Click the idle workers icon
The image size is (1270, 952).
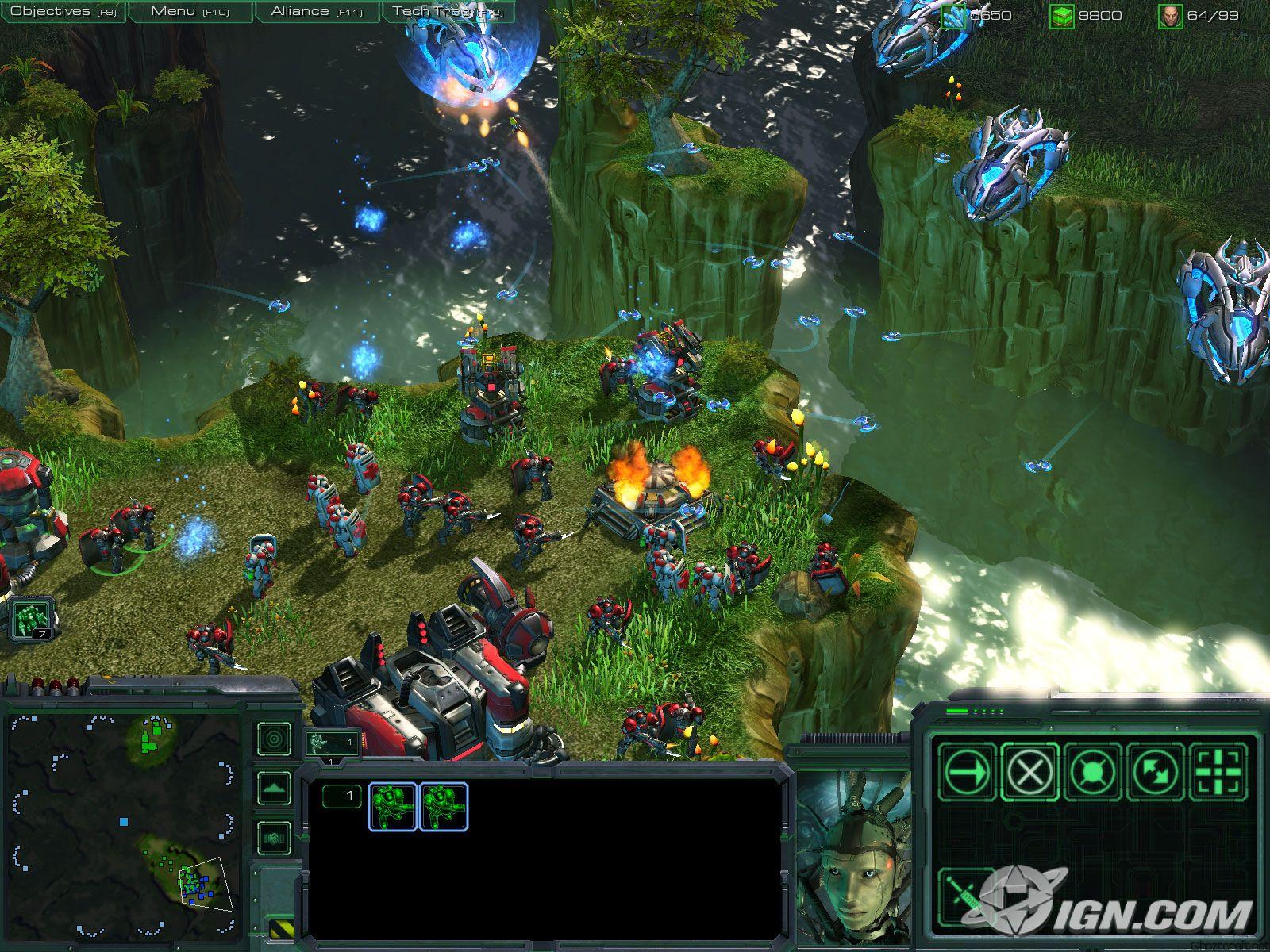(x=32, y=616)
